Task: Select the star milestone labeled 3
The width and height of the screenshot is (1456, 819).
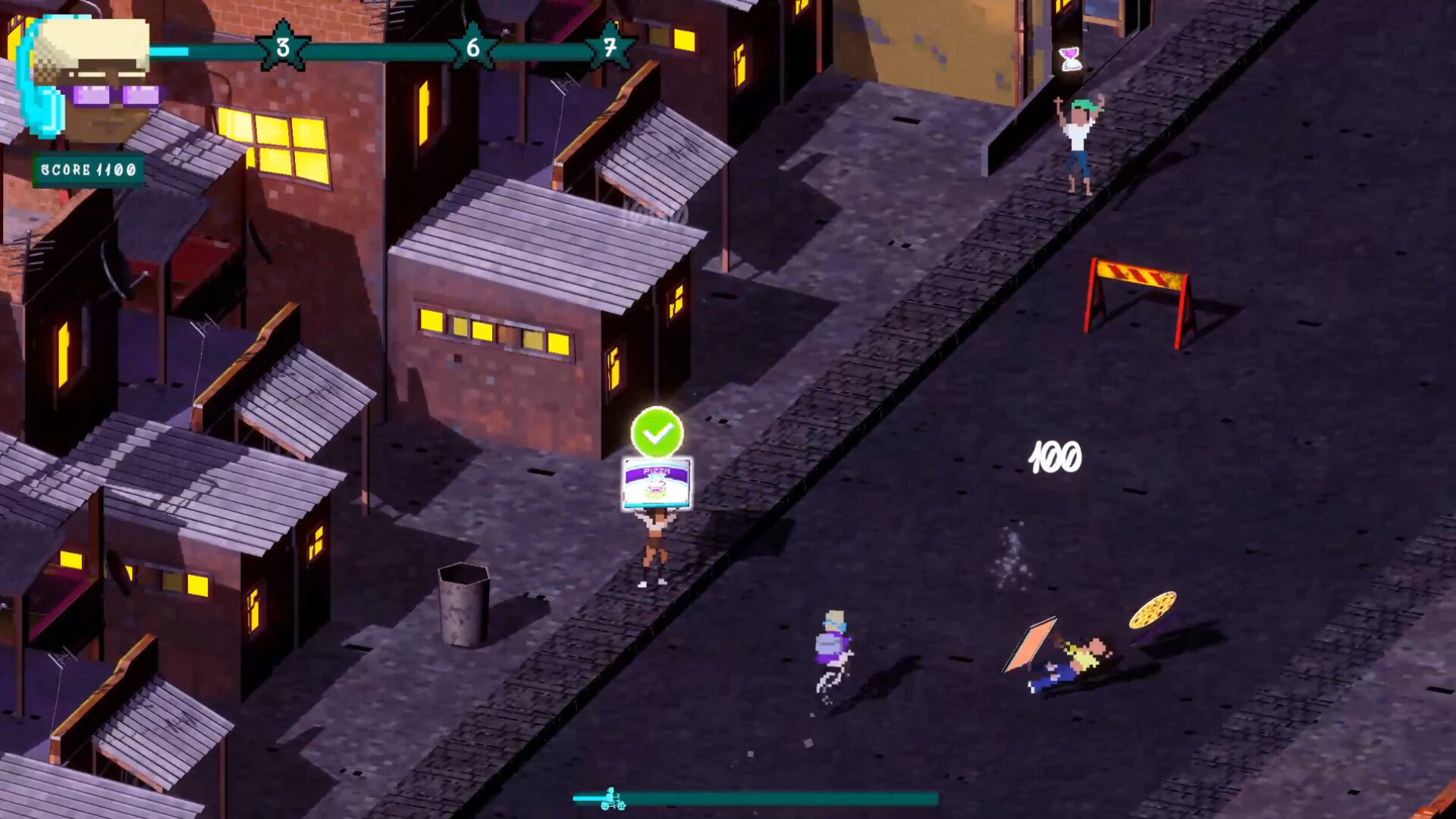Action: pos(281,47)
